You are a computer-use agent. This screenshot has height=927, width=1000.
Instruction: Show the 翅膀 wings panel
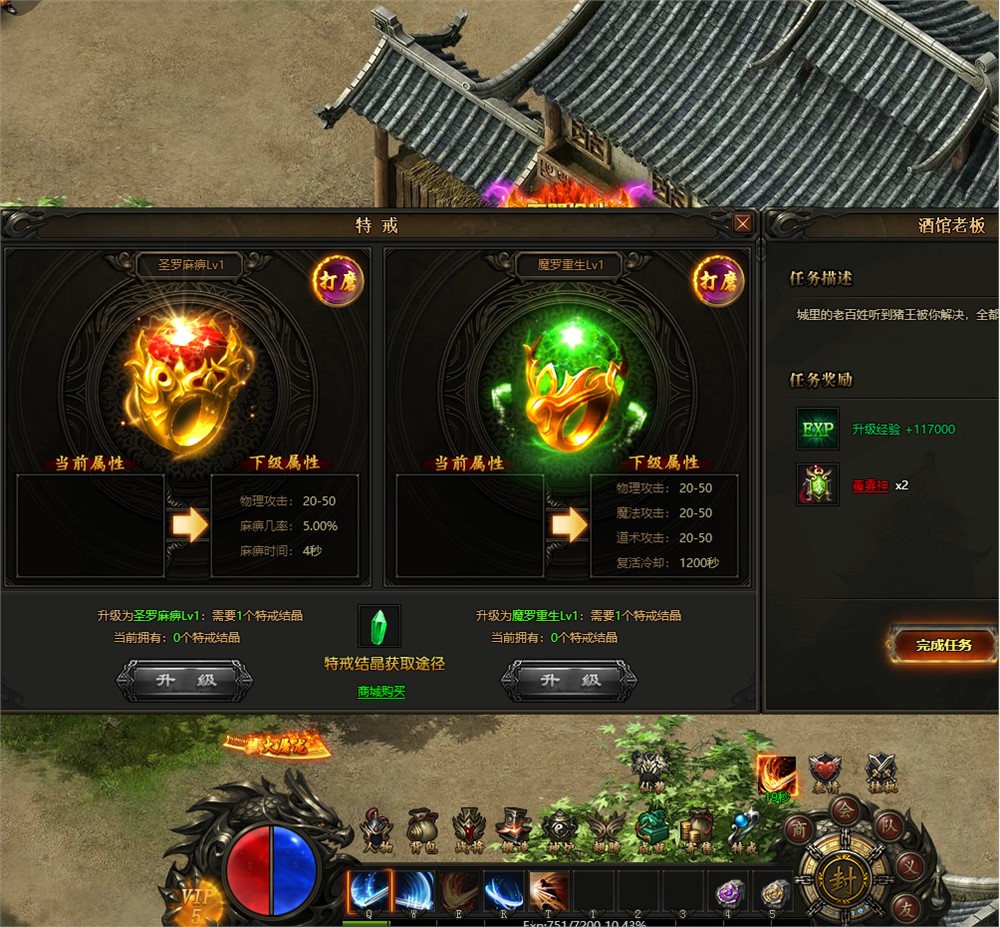tap(606, 829)
